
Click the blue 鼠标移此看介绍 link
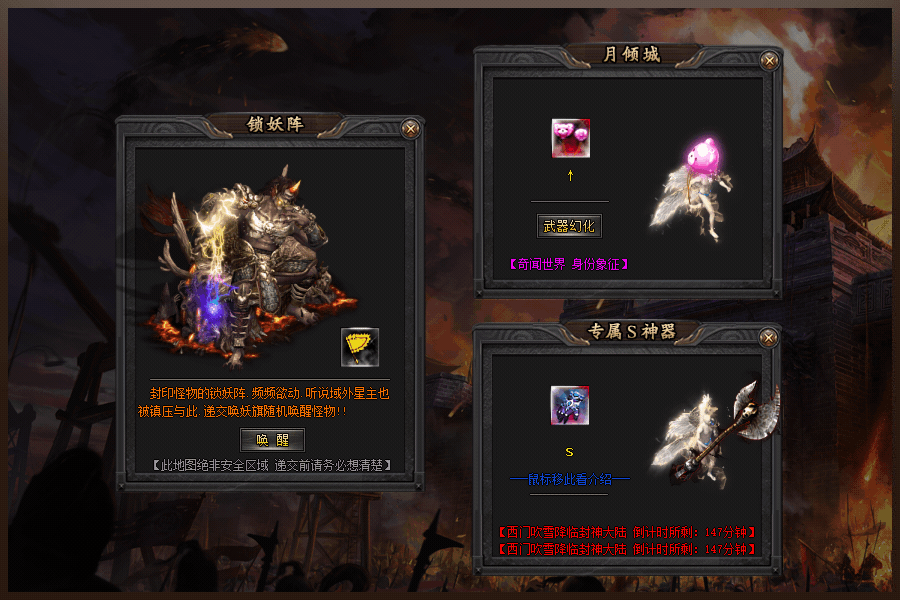569,479
